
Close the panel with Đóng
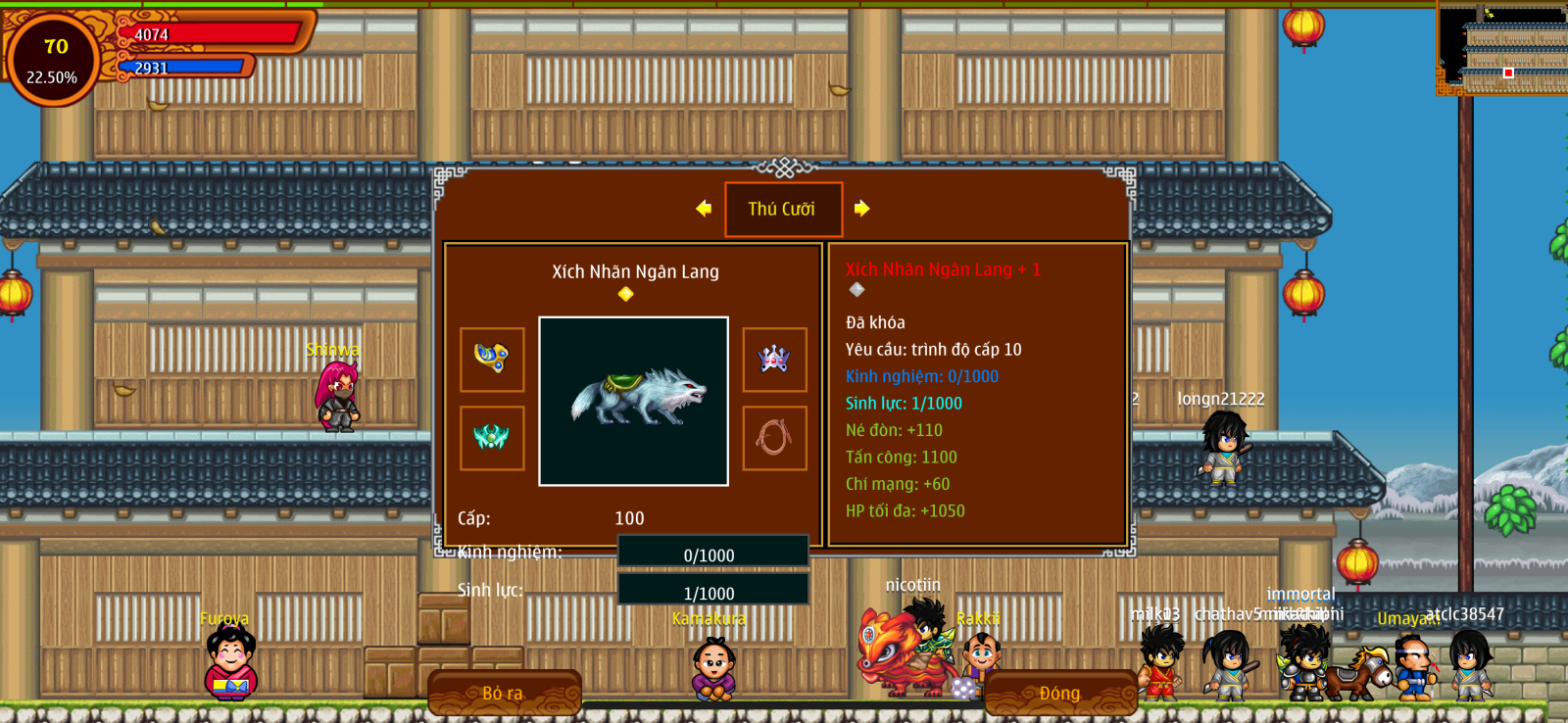1059,693
